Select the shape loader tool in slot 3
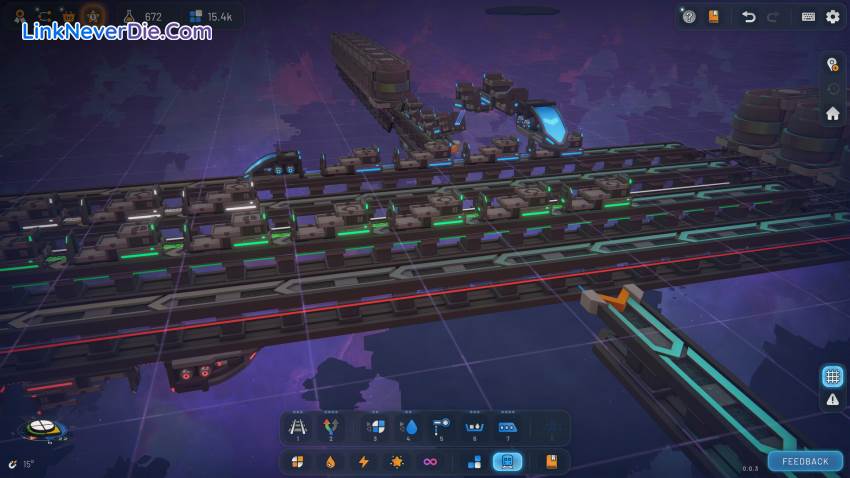The image size is (850, 478). point(376,428)
